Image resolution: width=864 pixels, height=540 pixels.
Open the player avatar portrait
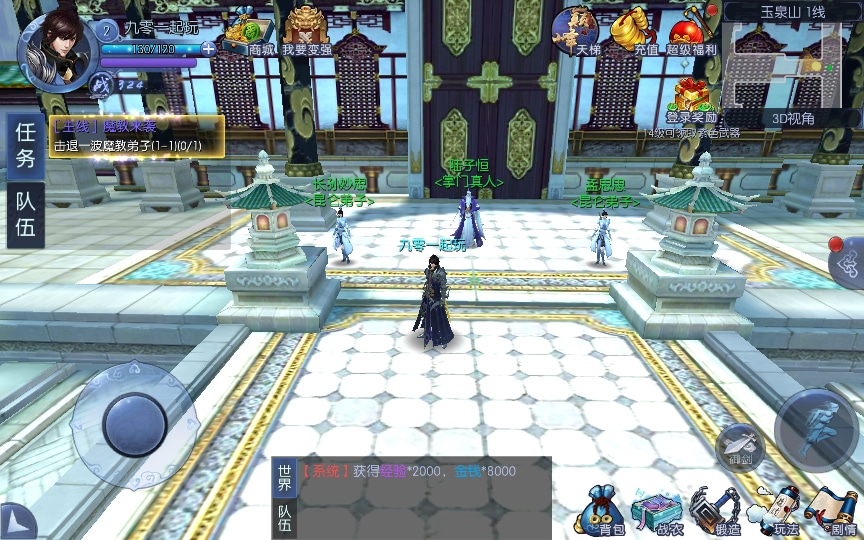[x=56, y=50]
